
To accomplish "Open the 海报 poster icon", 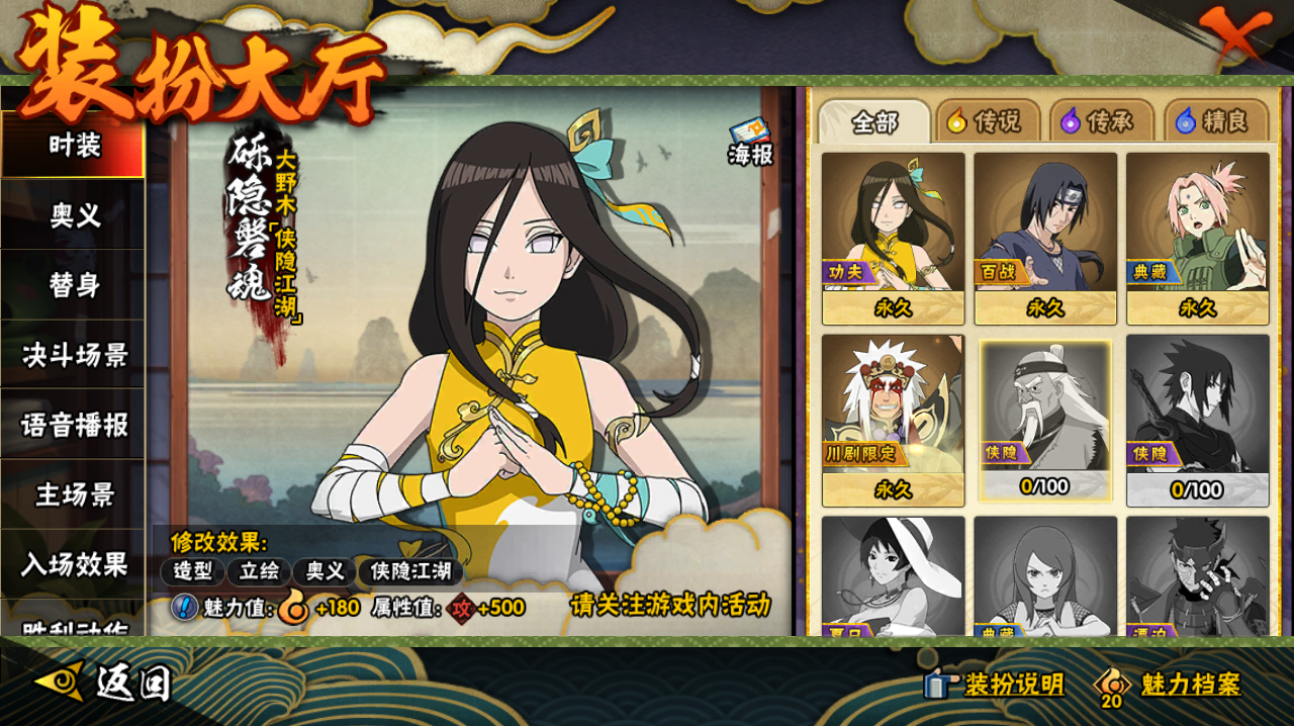I will pos(750,143).
